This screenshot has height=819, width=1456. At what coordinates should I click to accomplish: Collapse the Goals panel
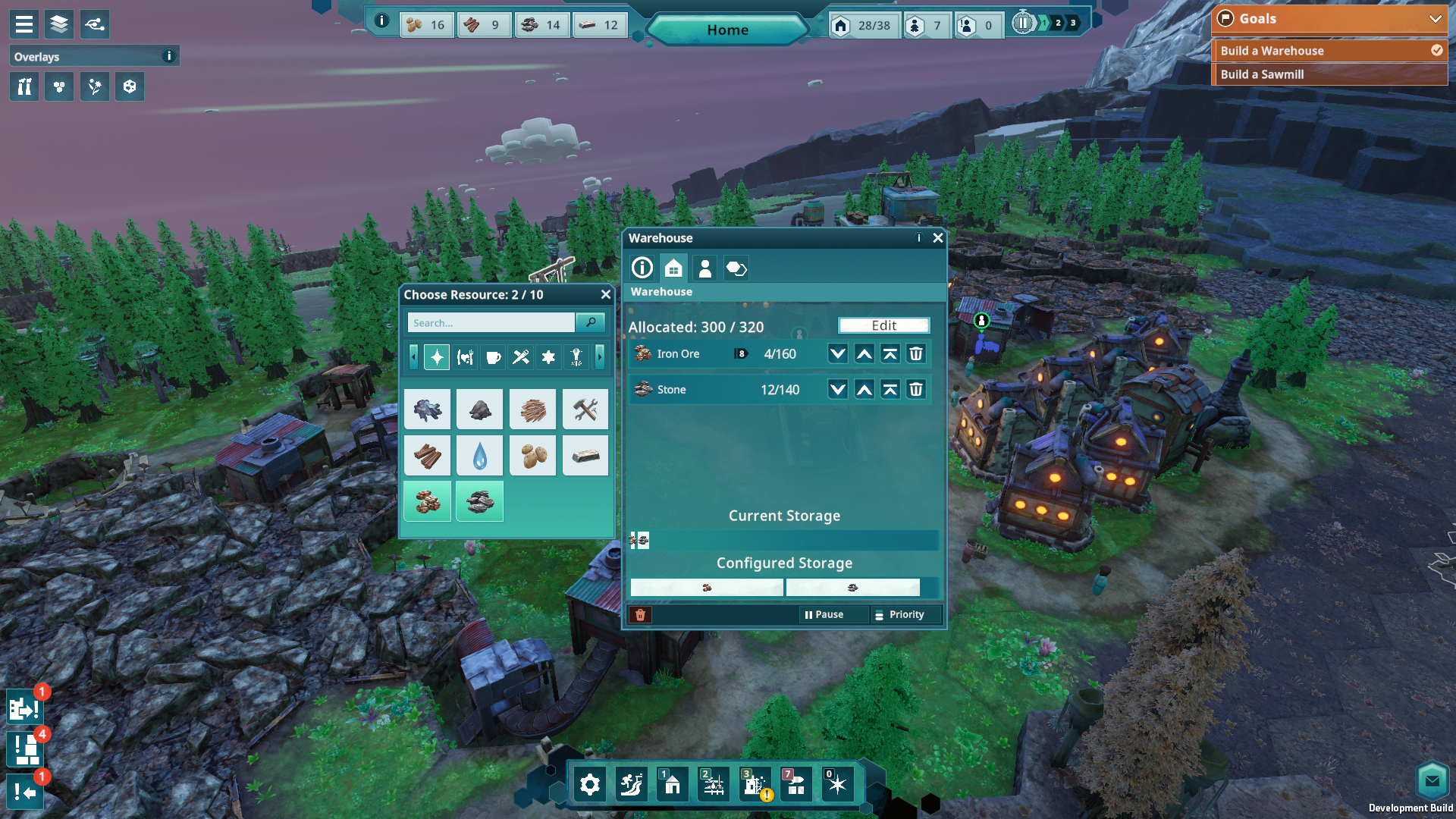coord(1435,19)
